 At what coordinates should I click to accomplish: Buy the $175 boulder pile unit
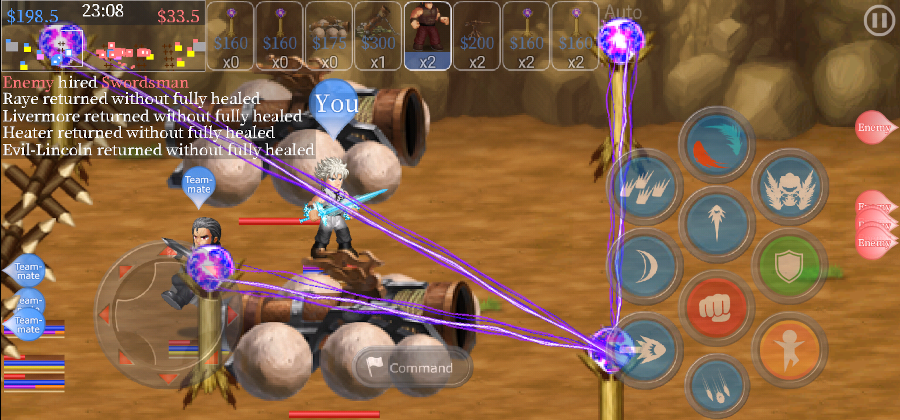(329, 36)
